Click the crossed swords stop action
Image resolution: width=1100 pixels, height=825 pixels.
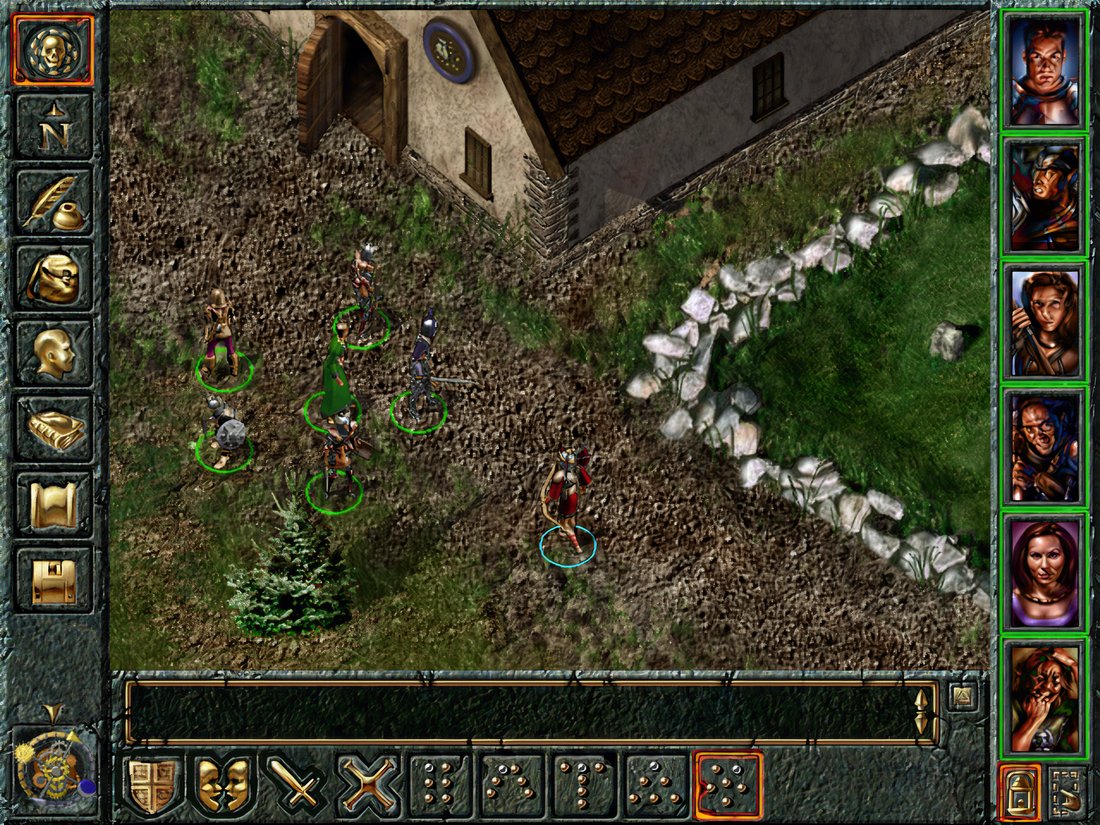(369, 785)
